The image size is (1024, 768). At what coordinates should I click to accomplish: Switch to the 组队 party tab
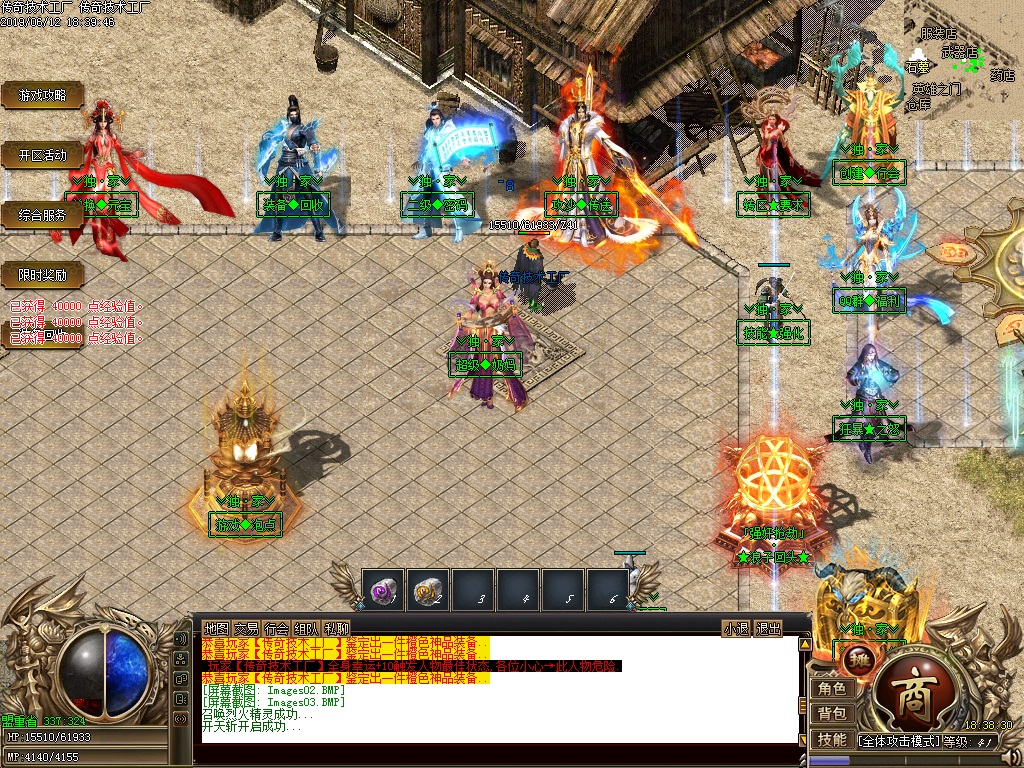tap(306, 629)
